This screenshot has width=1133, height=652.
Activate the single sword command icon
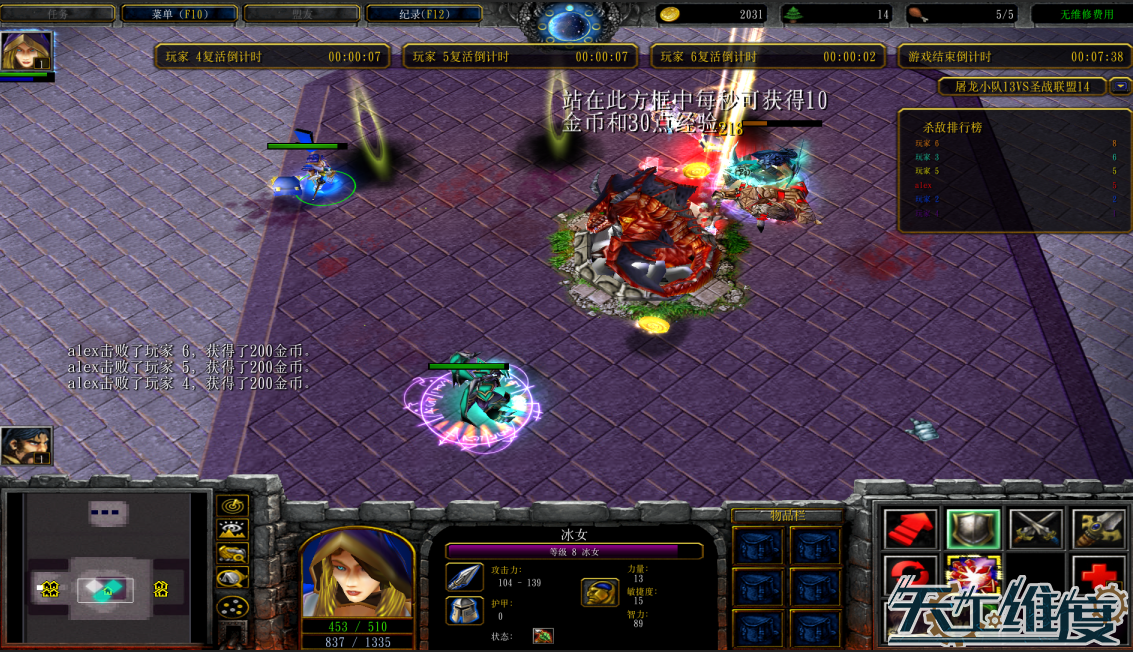point(1098,528)
